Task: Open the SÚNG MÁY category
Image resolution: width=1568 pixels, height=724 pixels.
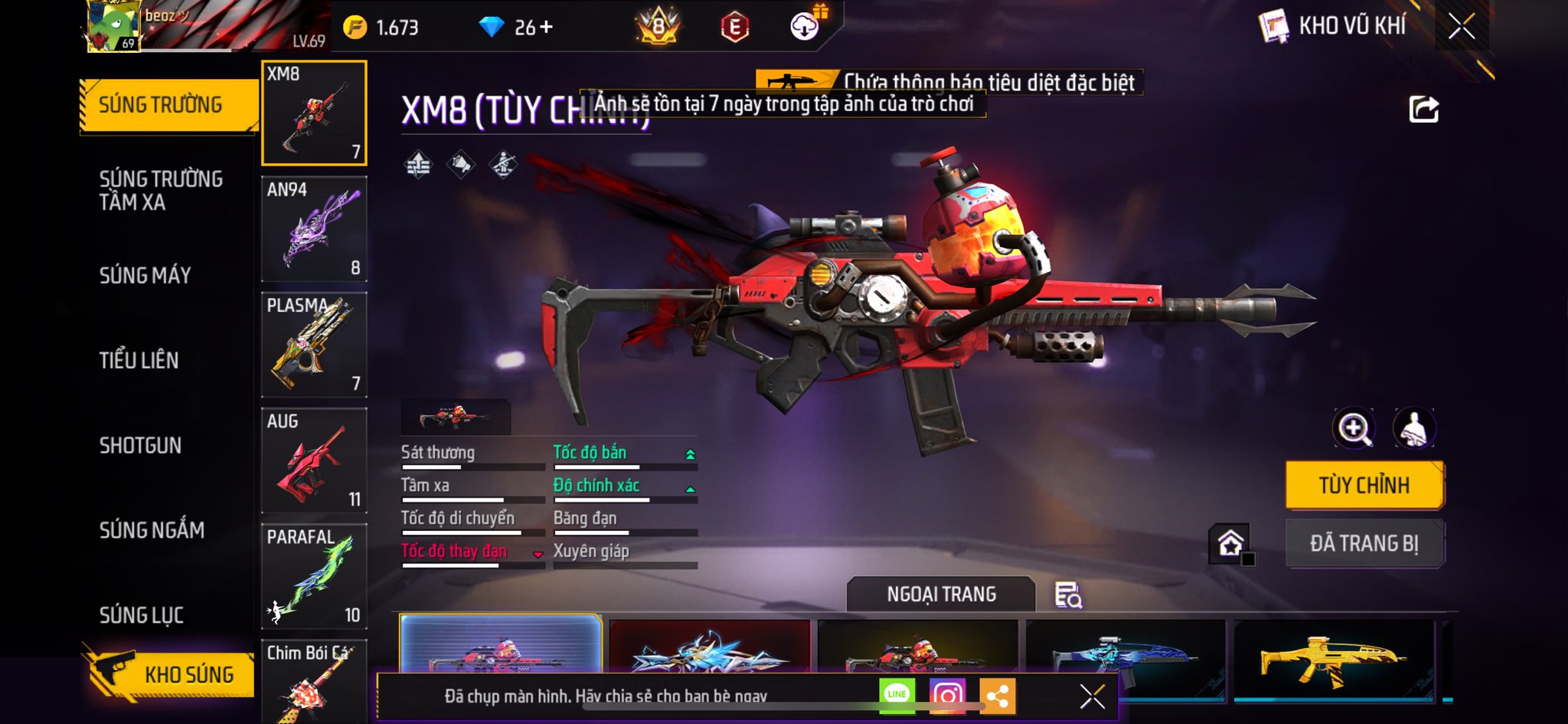Action: (x=145, y=275)
